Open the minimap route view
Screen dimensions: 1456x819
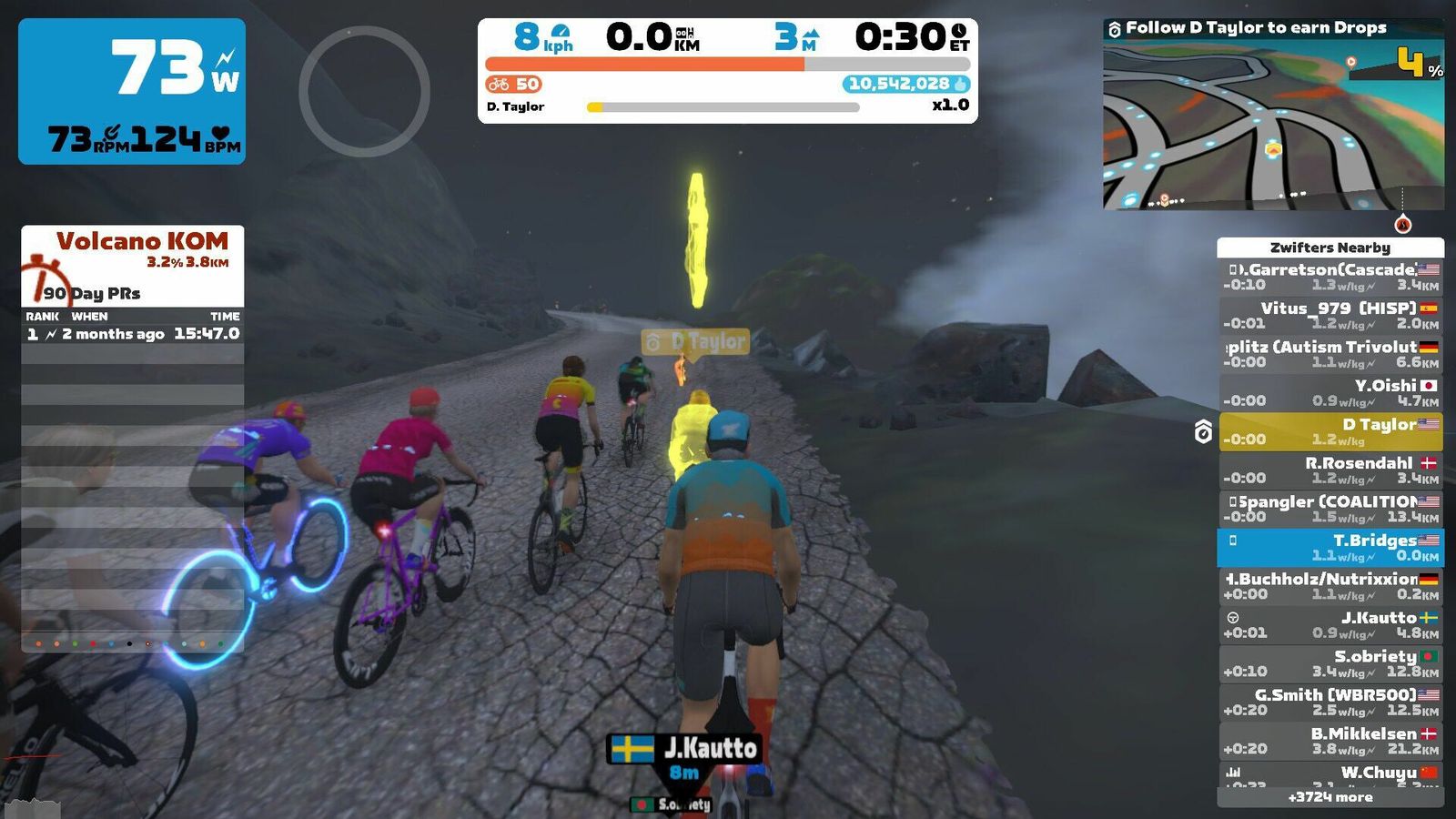[x=1273, y=123]
